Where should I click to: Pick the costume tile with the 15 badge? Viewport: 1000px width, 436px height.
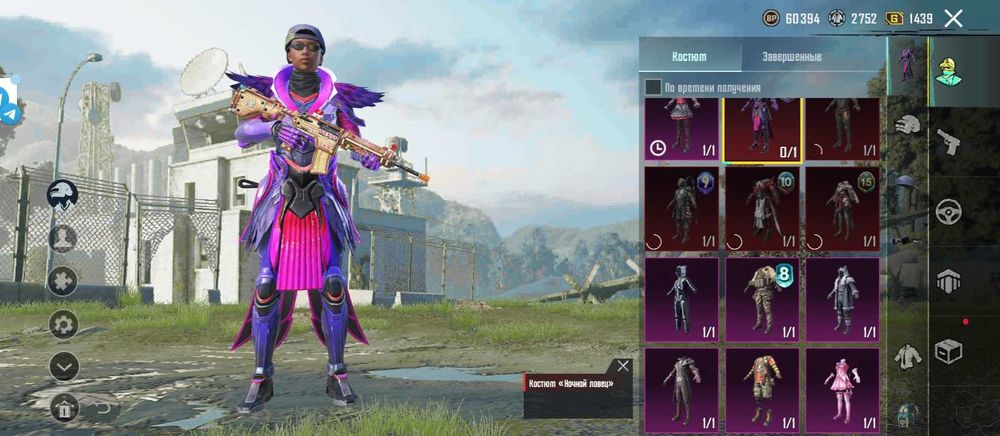click(842, 208)
